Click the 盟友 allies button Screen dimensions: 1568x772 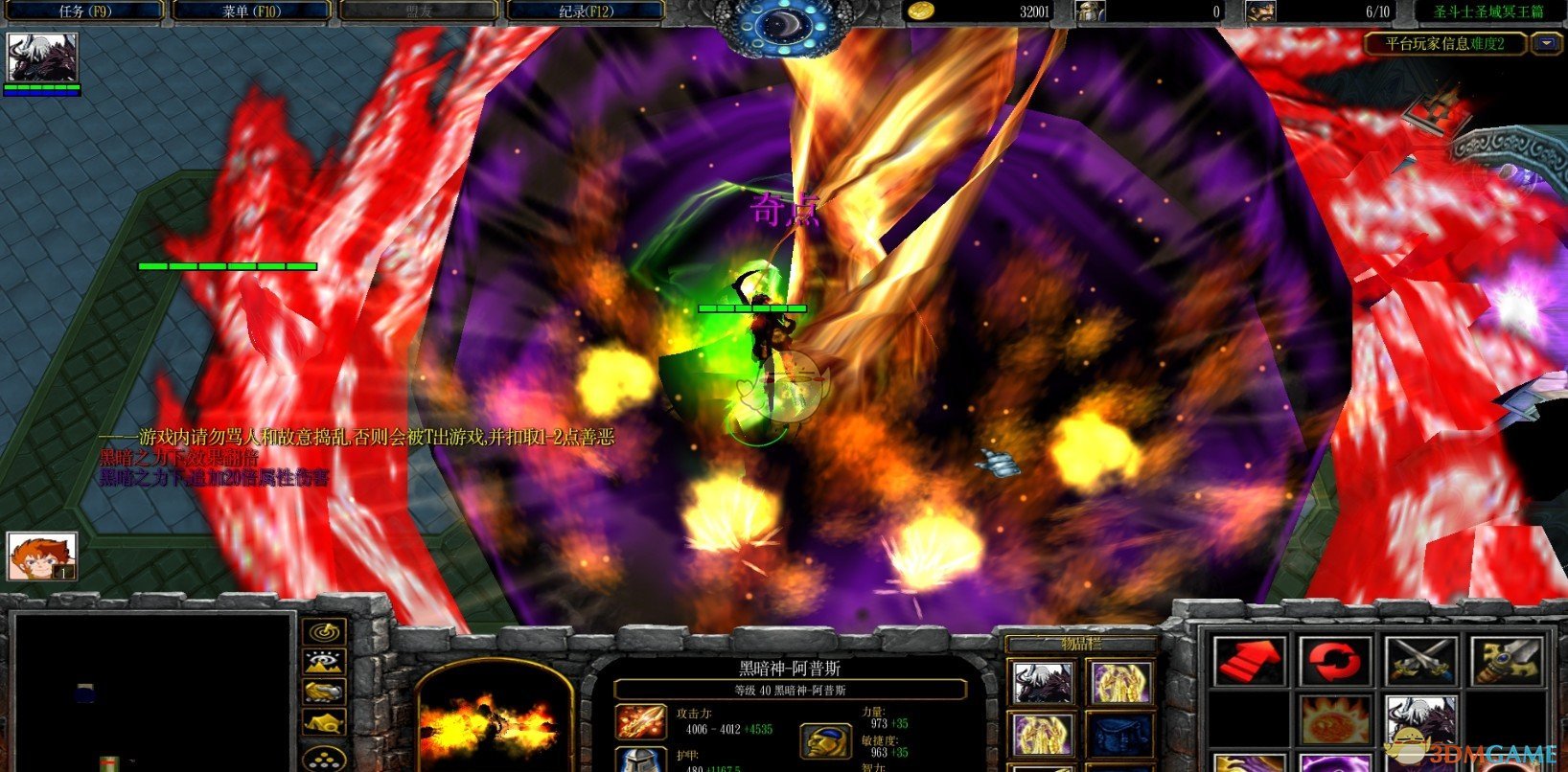(418, 11)
